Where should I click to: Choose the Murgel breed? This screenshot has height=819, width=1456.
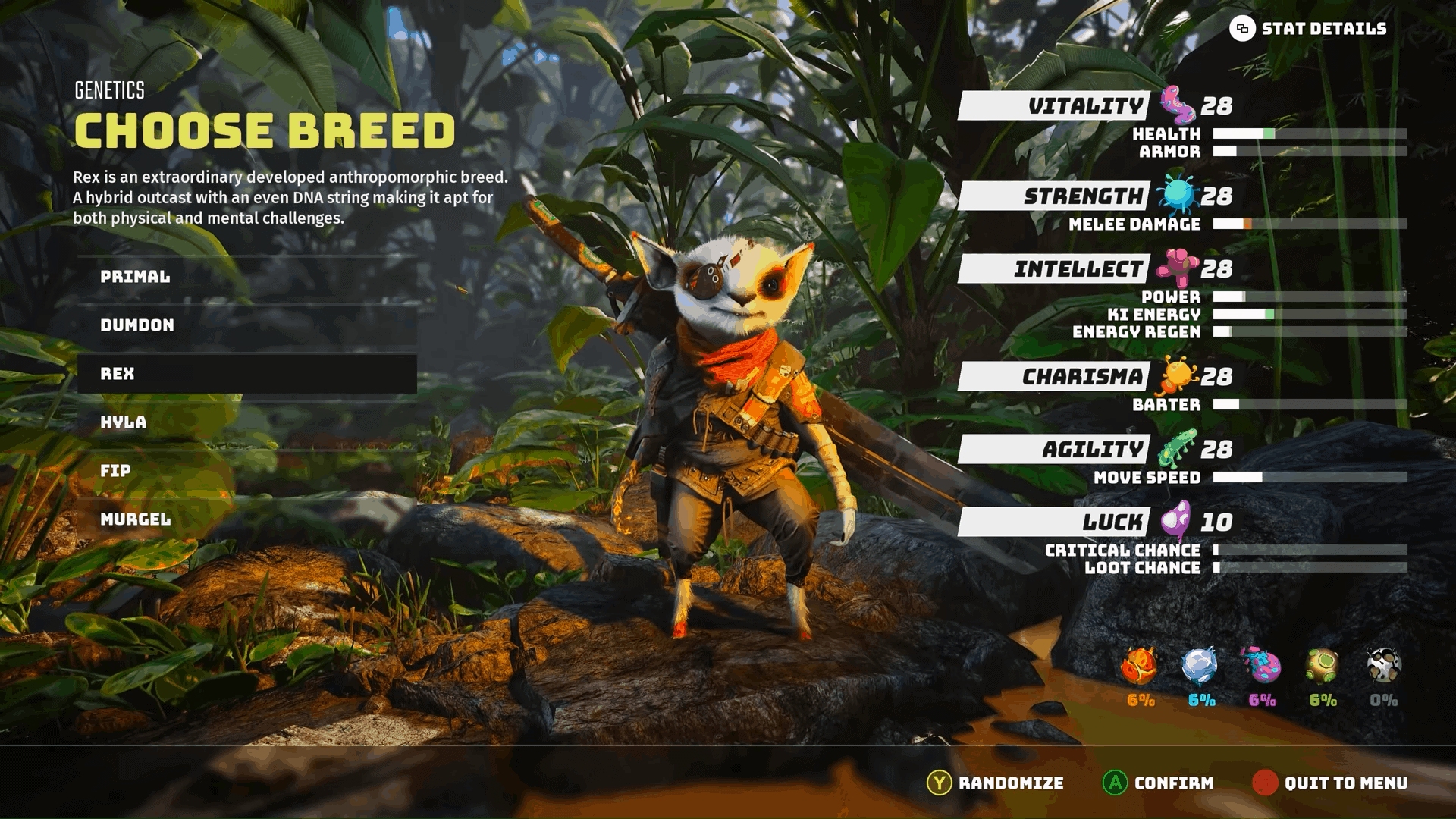(243, 520)
